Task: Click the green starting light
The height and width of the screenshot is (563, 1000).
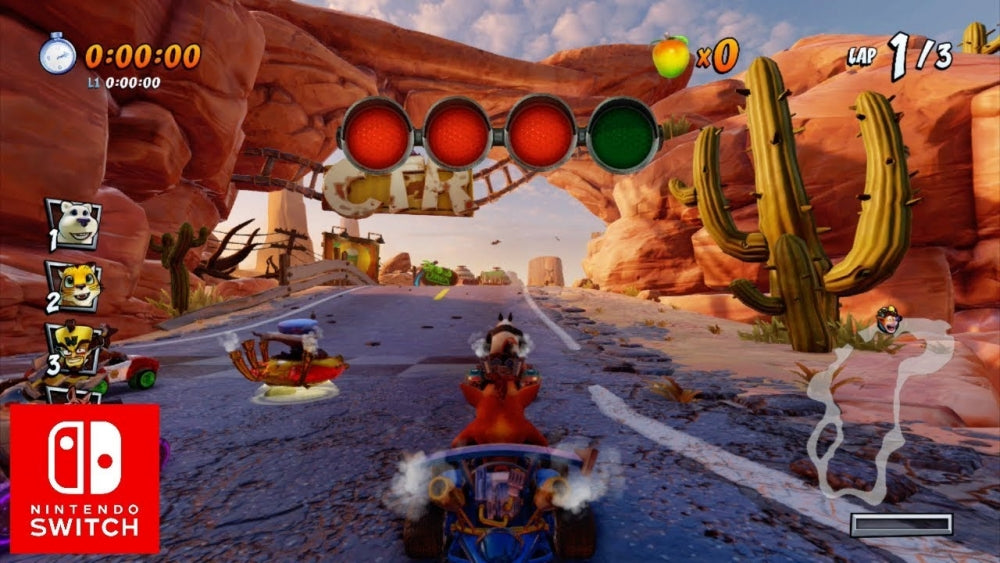Action: click(x=624, y=134)
